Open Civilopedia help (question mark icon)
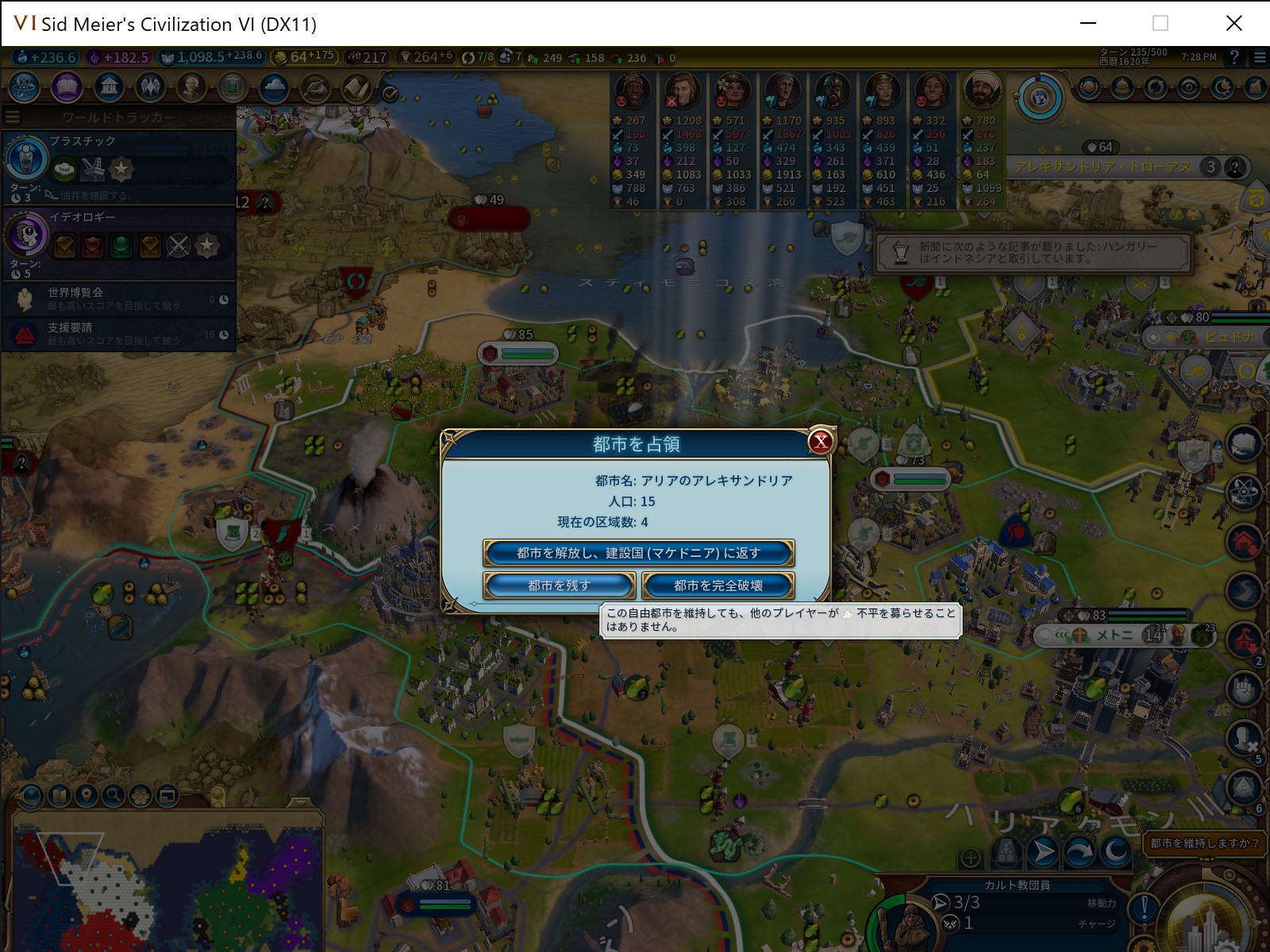Viewport: 1270px width, 952px height. 1235,56
